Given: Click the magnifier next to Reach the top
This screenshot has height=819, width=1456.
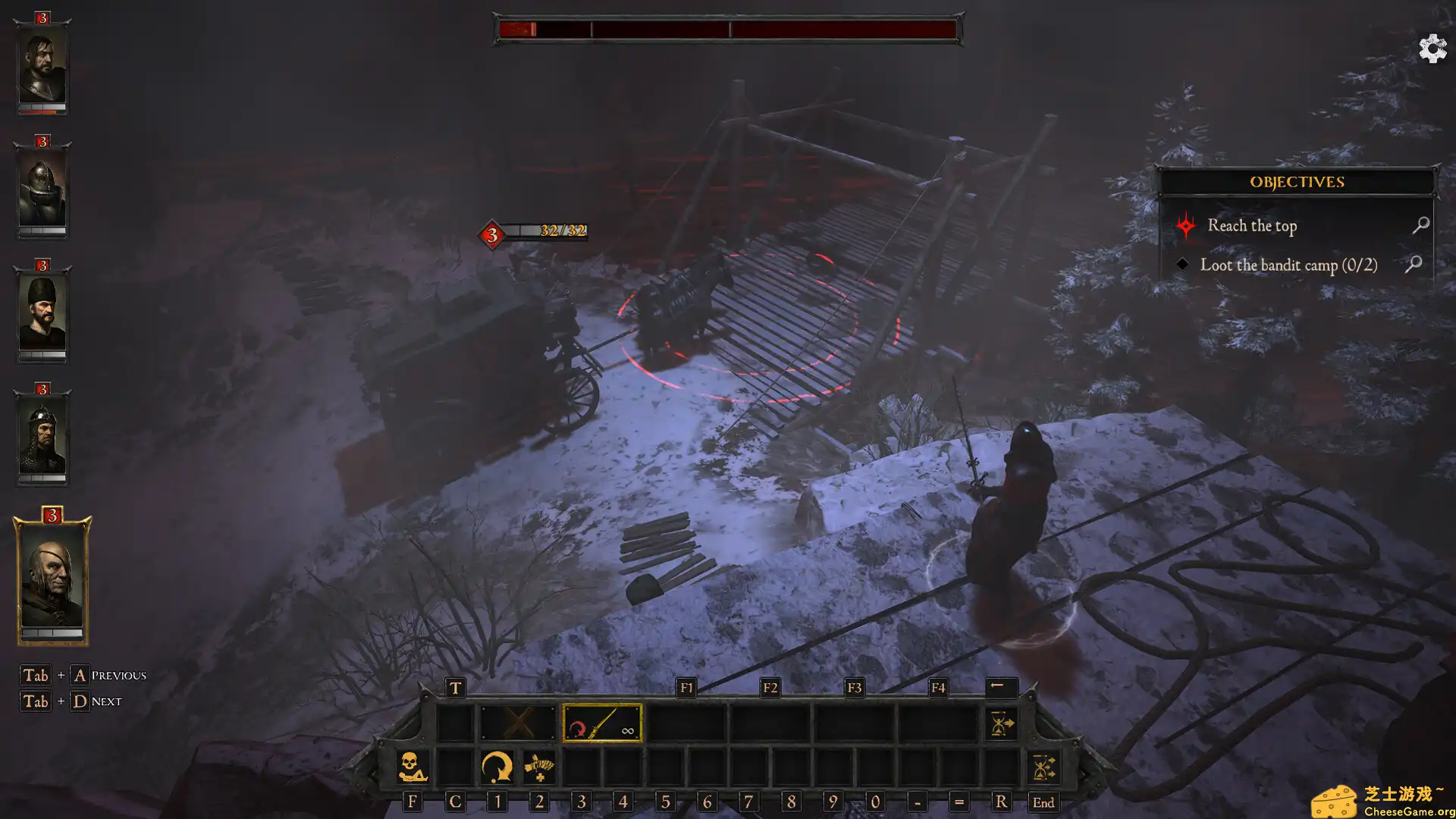Looking at the screenshot, I should tap(1421, 225).
